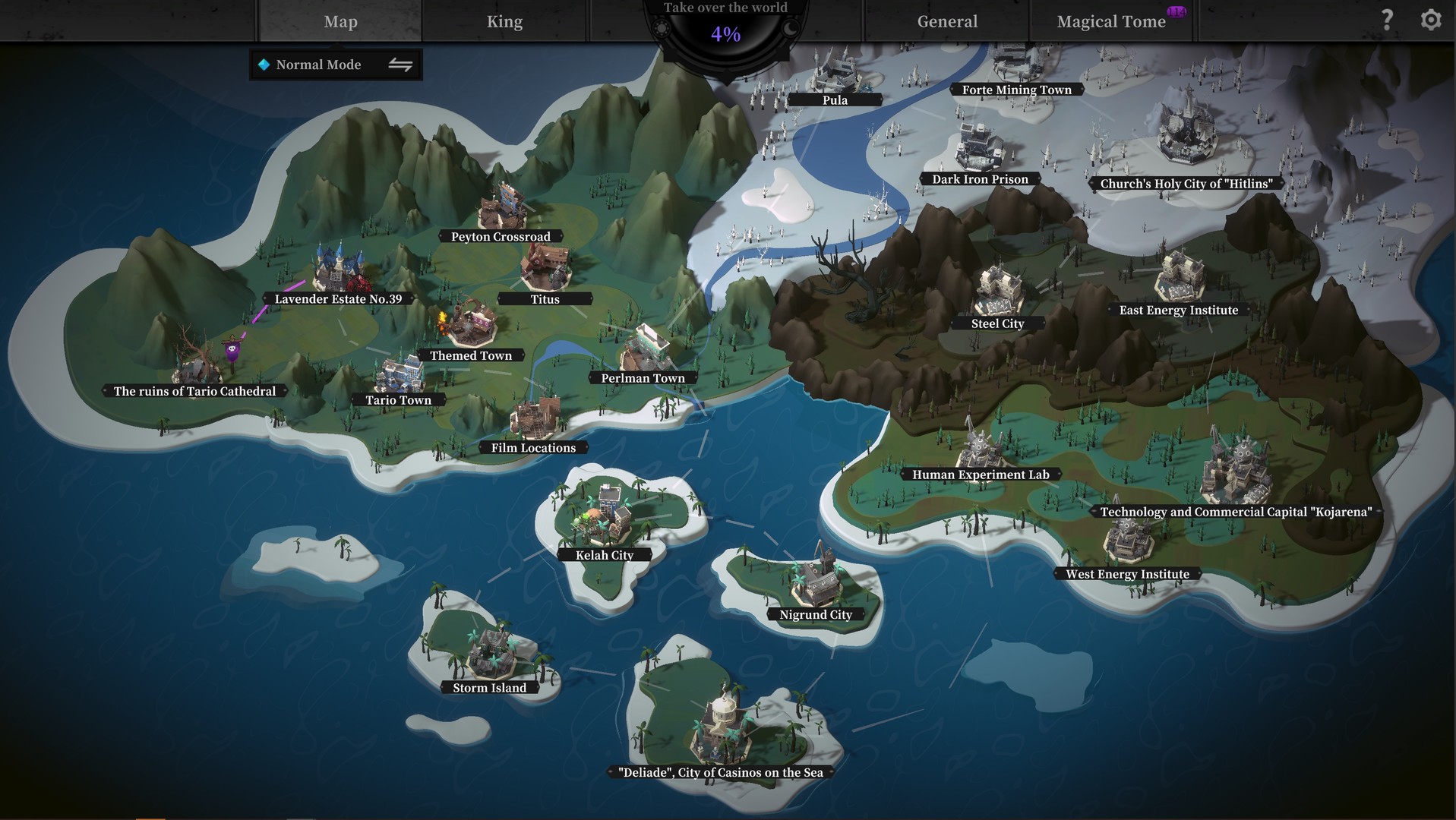Screen dimensions: 1456x820
Task: Open the King tab
Action: tap(504, 21)
